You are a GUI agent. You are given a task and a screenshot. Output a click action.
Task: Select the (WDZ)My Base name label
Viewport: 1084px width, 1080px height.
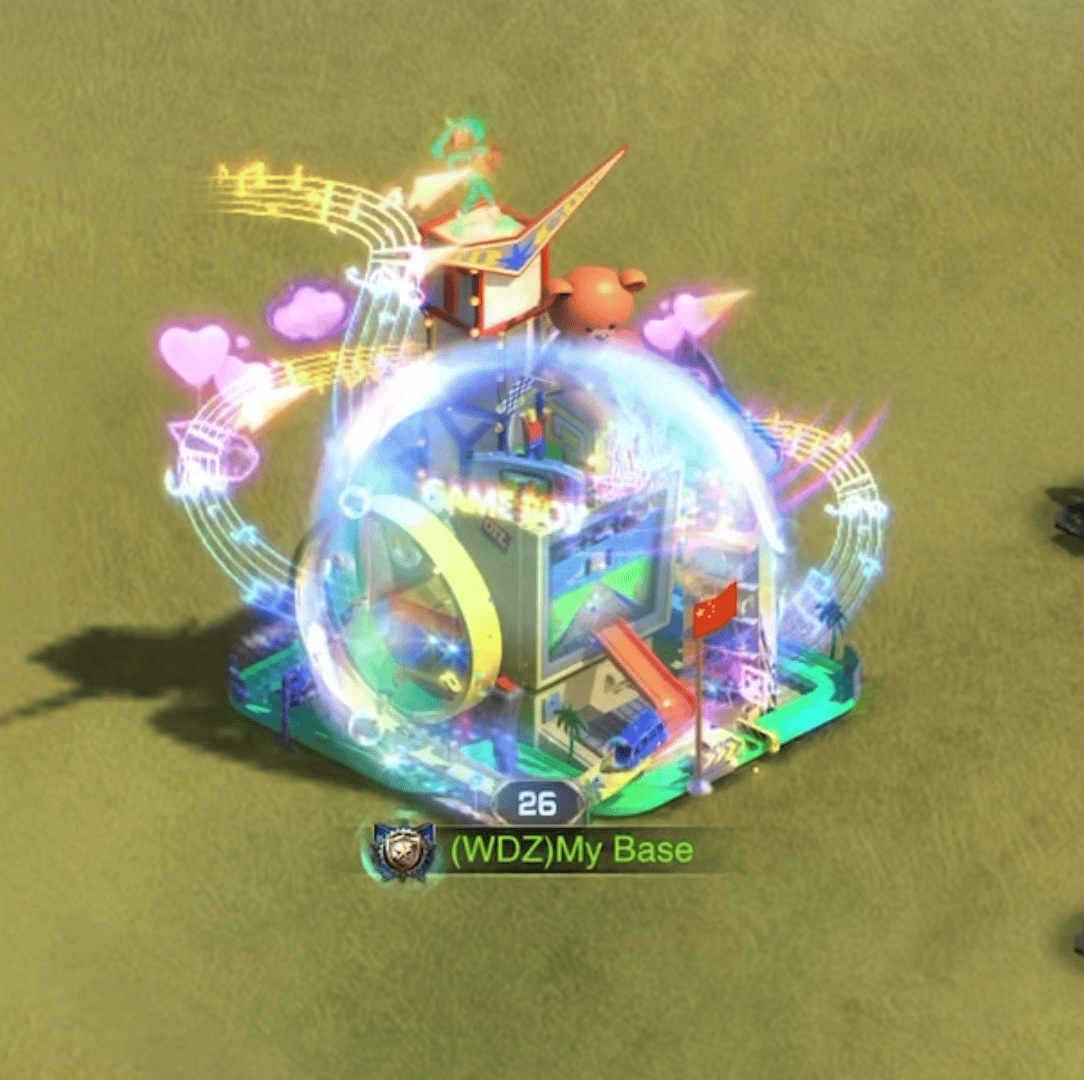[571, 850]
